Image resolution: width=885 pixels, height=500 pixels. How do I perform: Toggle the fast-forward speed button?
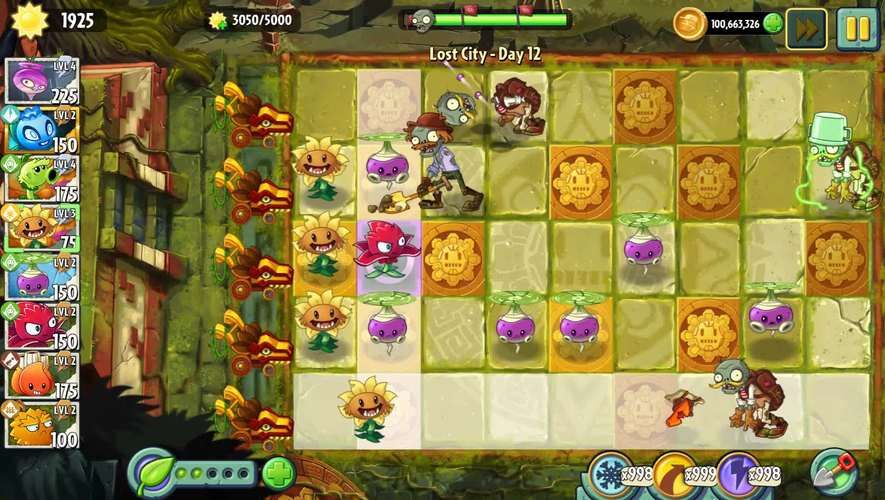coord(806,28)
